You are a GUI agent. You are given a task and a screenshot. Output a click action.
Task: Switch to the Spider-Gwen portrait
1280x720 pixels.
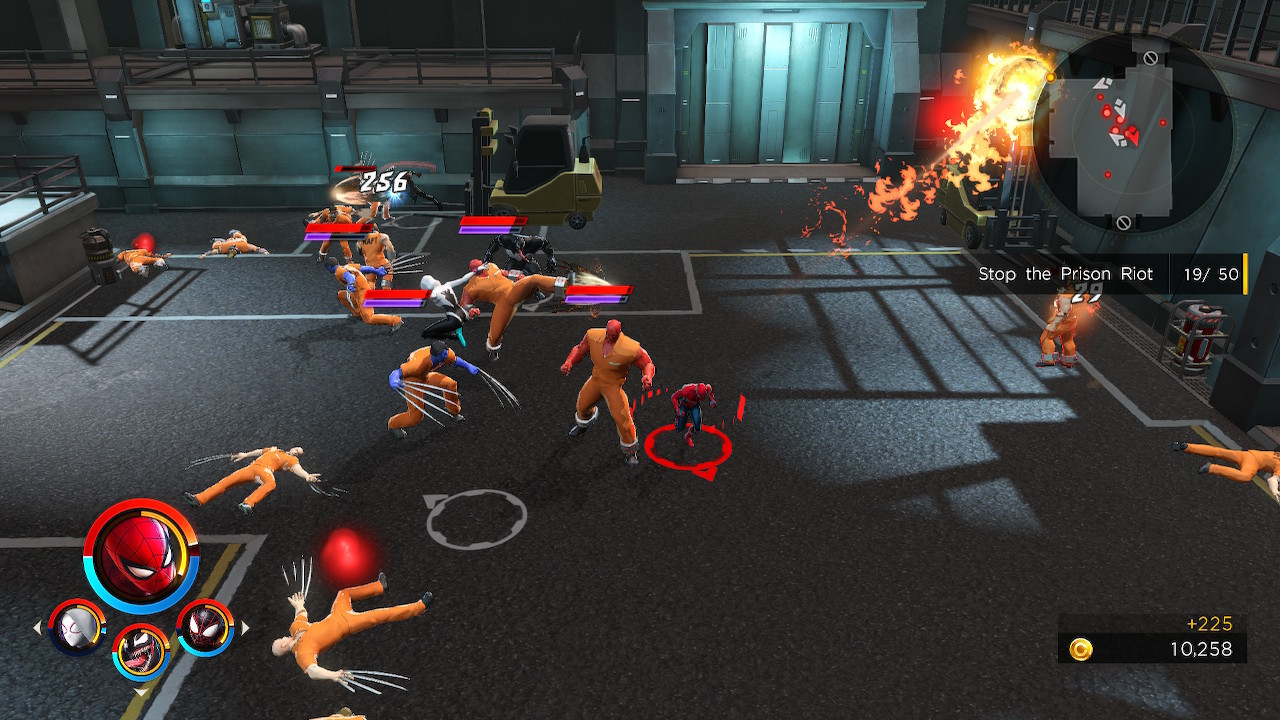(77, 628)
